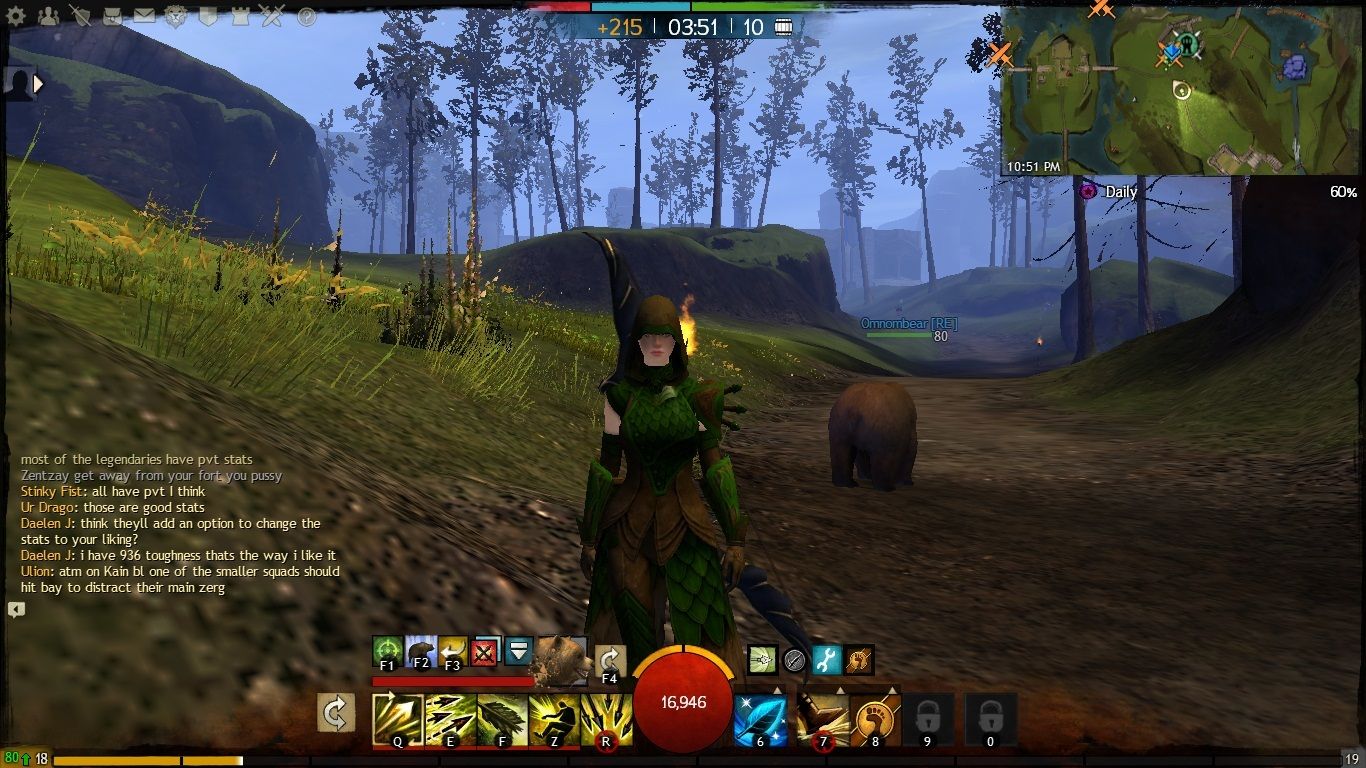The width and height of the screenshot is (1366, 768).
Task: Click the minimap in the top-right corner
Action: [1180, 90]
